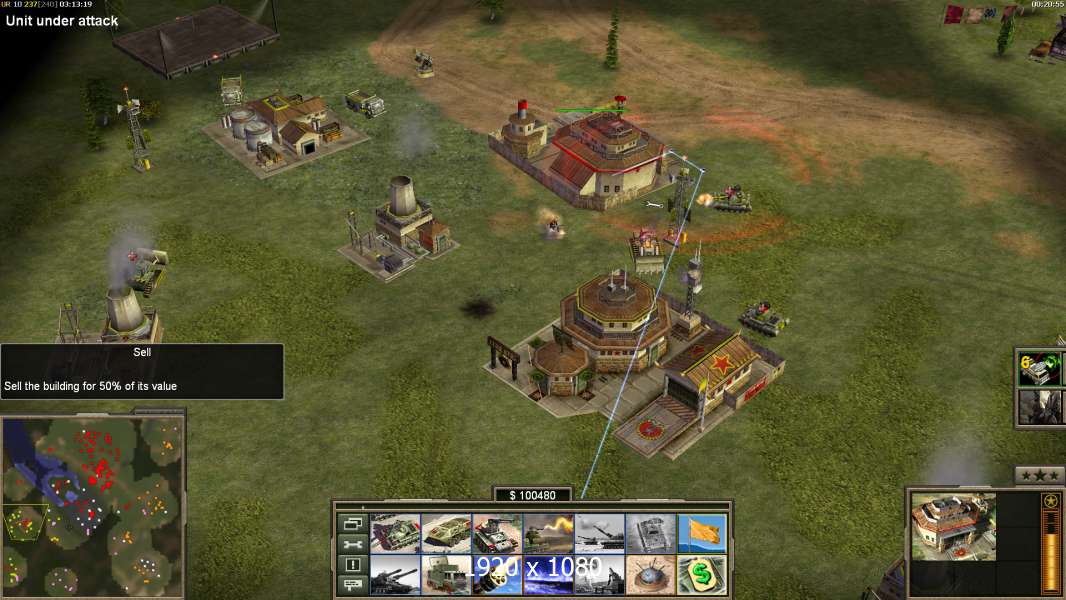
Task: Open the three-star general's powers button
Action: (x=1039, y=475)
